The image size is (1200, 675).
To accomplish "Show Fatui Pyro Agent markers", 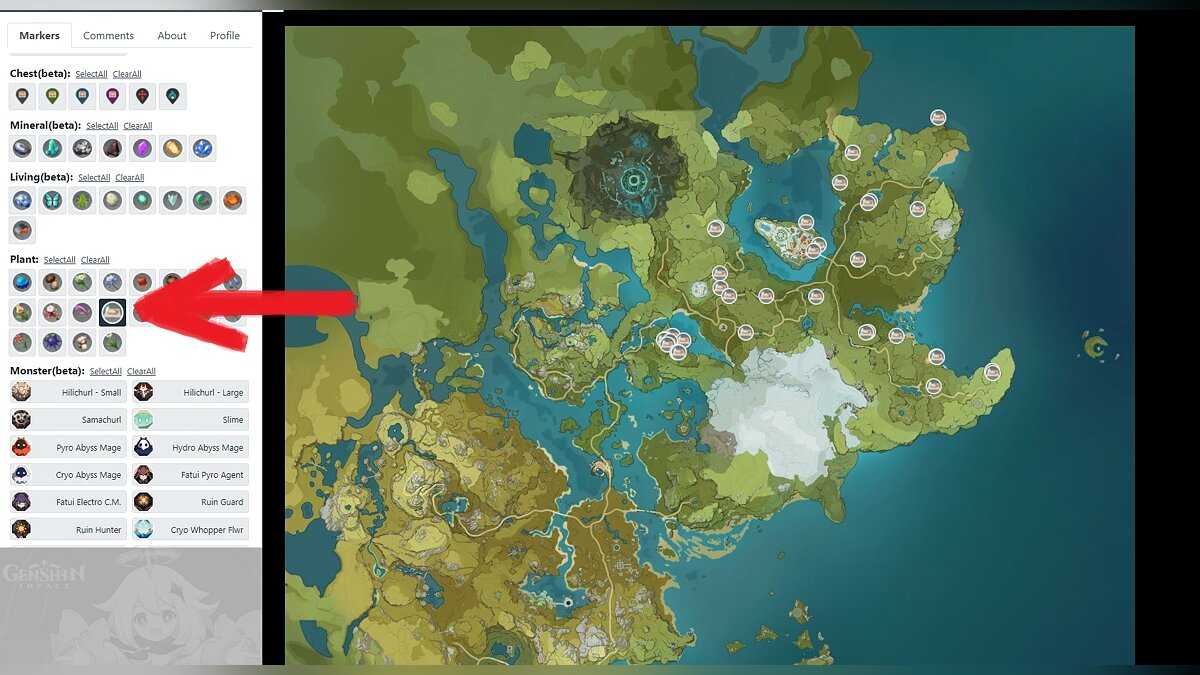I will [x=190, y=475].
